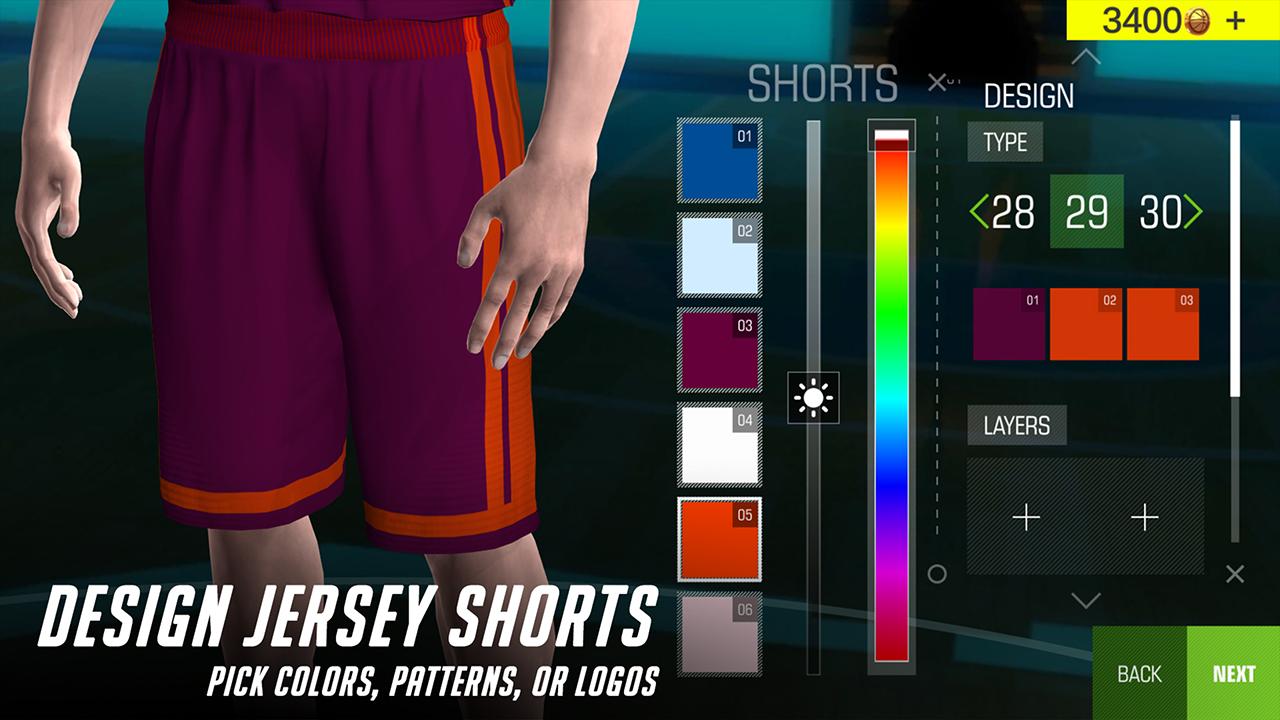1280x720 pixels.
Task: Click the first plus icon under Layers
Action: click(x=1025, y=518)
